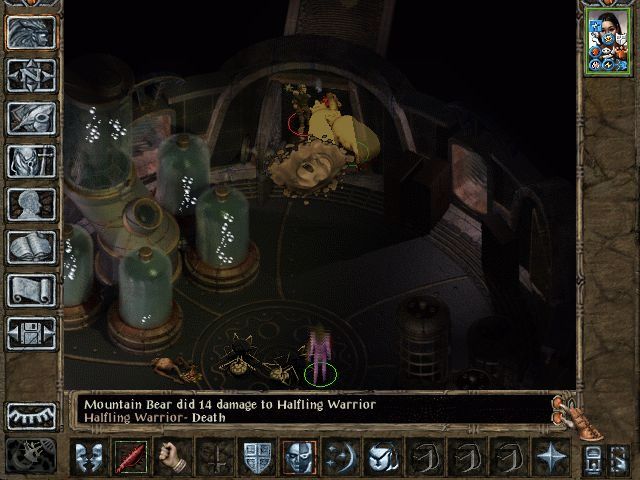Open the inventory screen
Screen dimensions: 640x480
(x=31, y=160)
